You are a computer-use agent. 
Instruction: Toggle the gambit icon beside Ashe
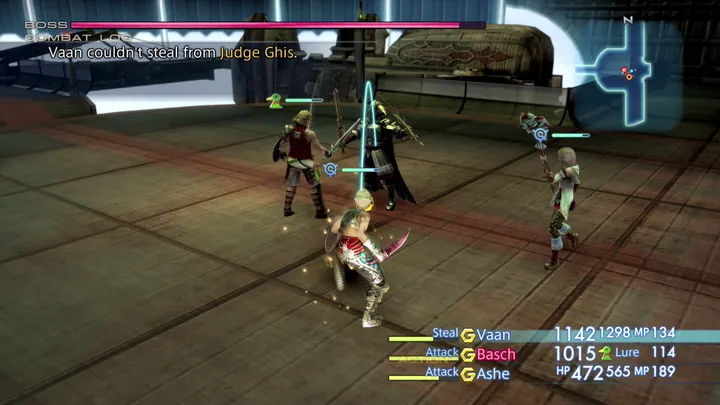pos(467,373)
